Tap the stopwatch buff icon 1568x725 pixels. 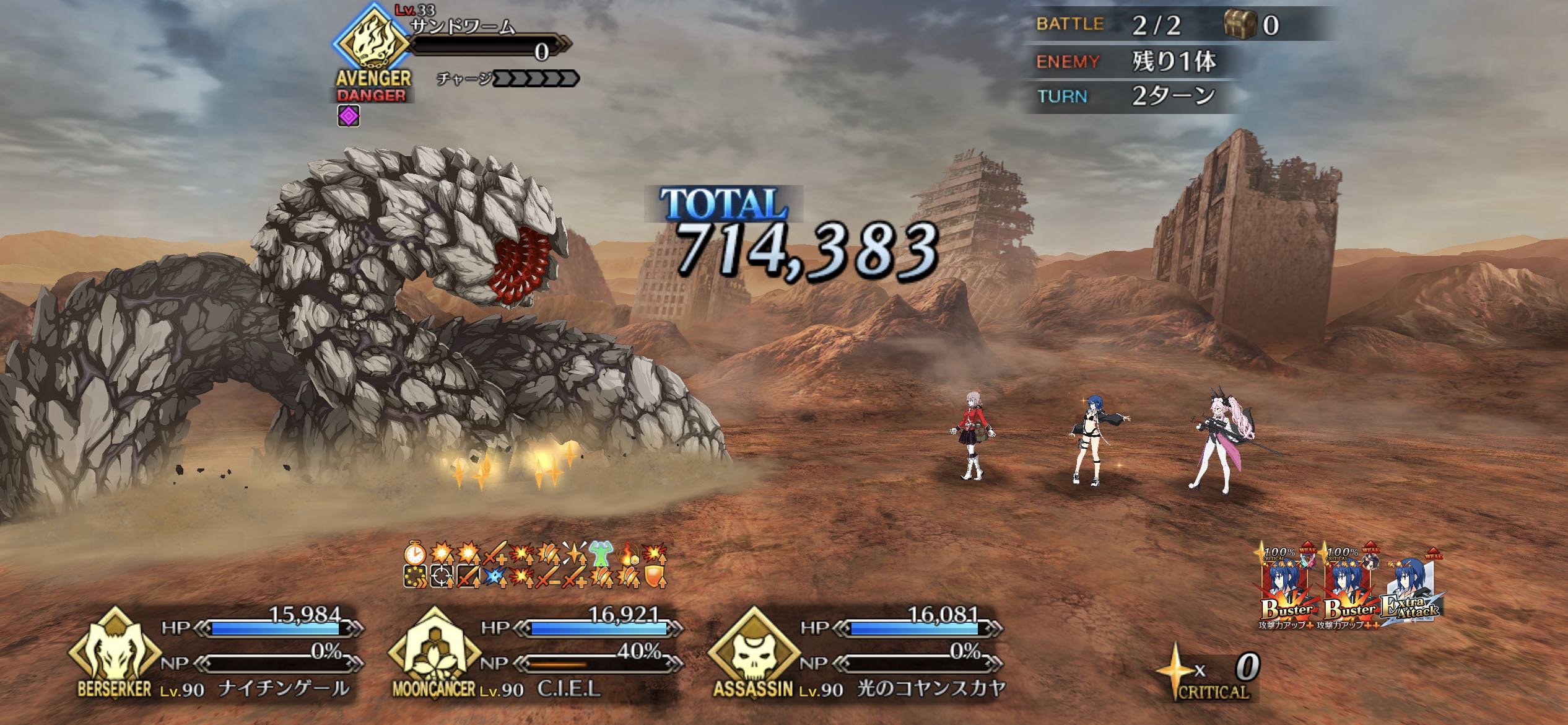(x=414, y=553)
